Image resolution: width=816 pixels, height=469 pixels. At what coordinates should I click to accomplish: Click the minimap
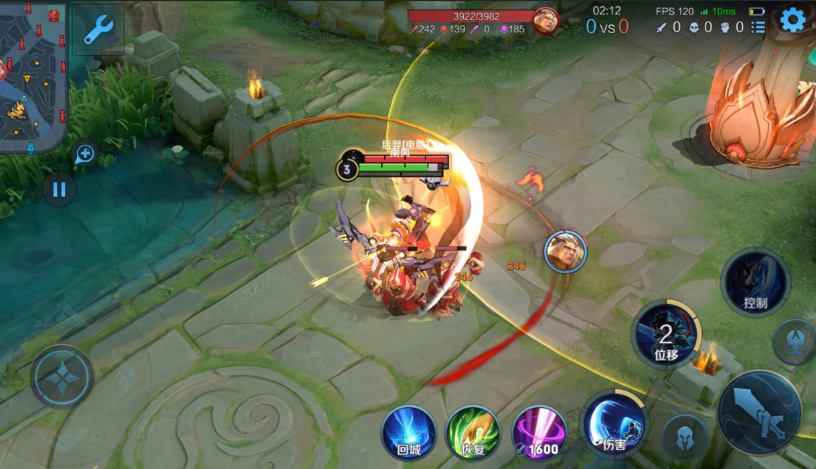pyautogui.click(x=33, y=77)
